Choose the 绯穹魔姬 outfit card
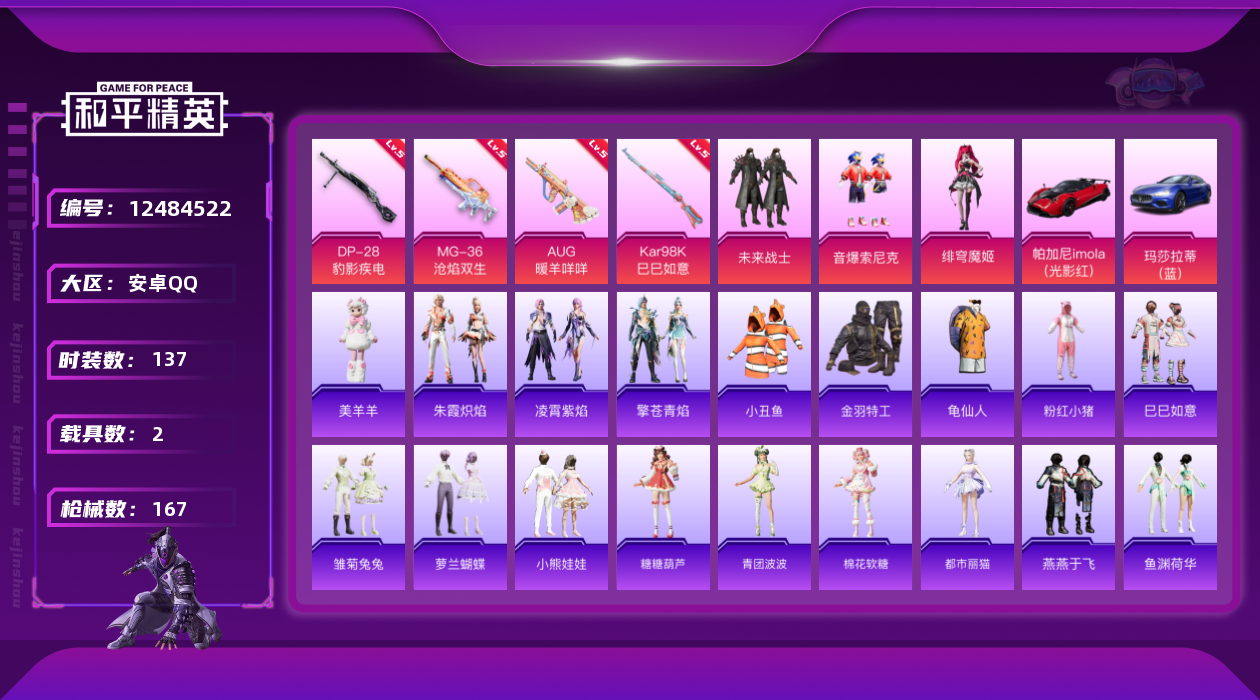 click(967, 210)
